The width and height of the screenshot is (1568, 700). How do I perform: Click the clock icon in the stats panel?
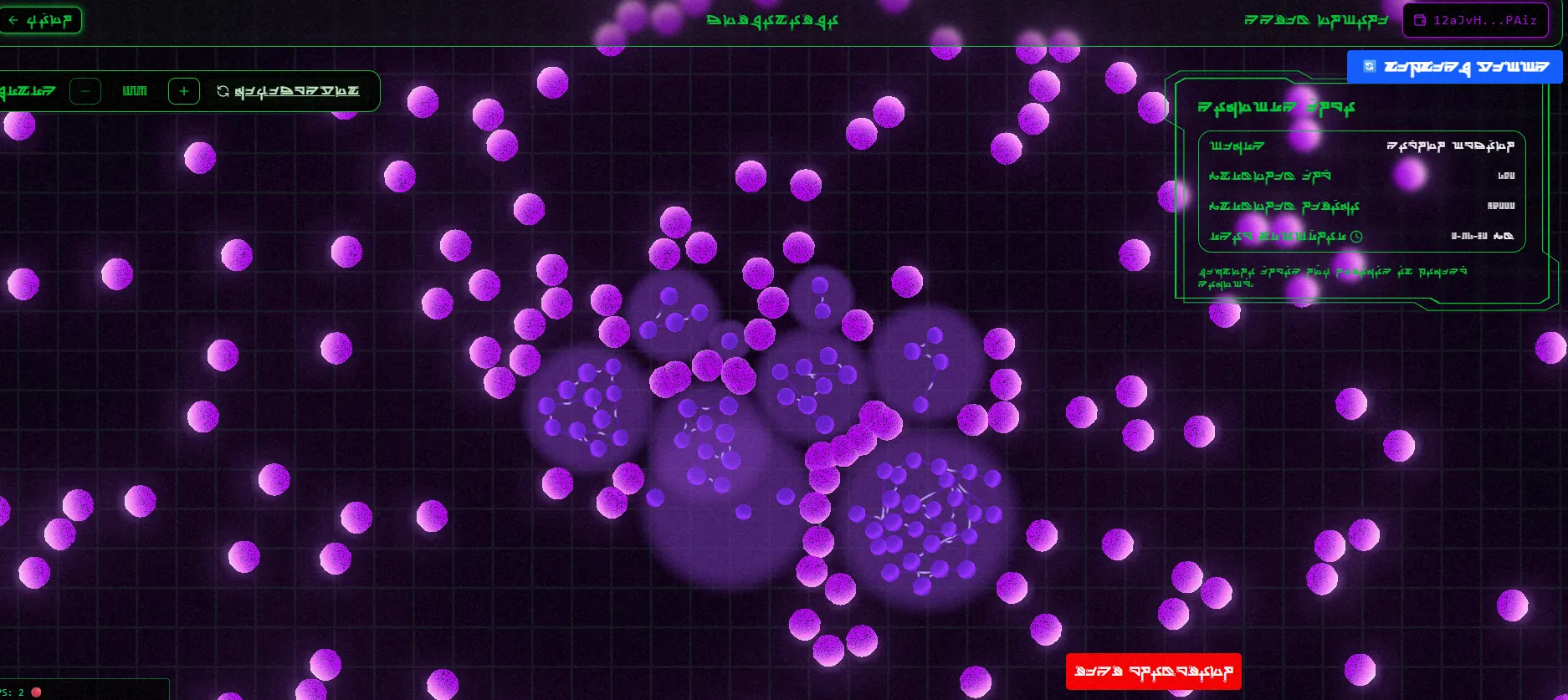(x=1357, y=237)
